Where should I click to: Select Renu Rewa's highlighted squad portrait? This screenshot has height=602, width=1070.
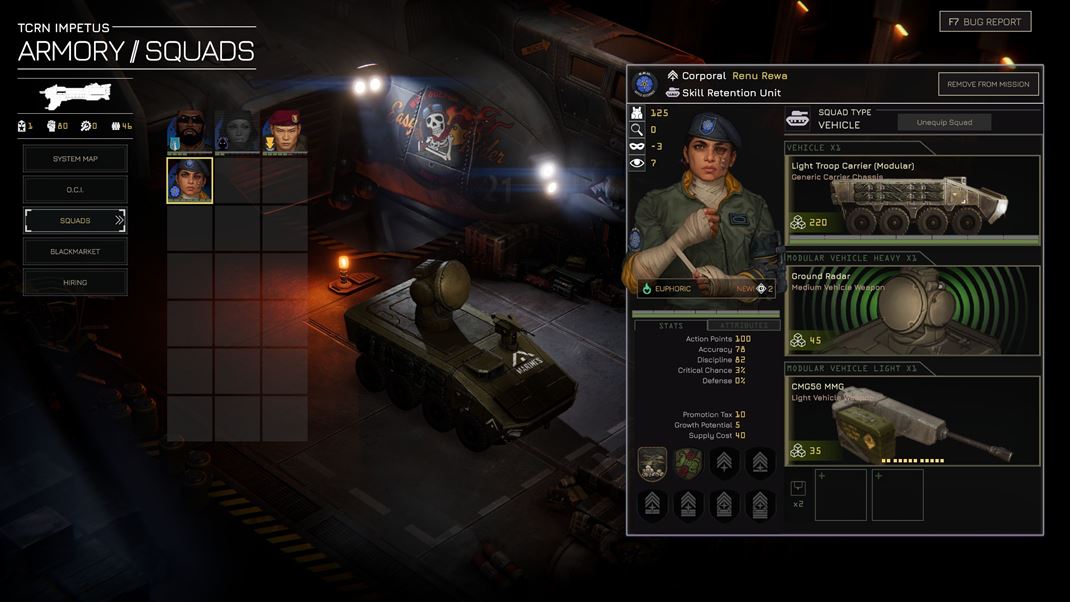click(189, 180)
